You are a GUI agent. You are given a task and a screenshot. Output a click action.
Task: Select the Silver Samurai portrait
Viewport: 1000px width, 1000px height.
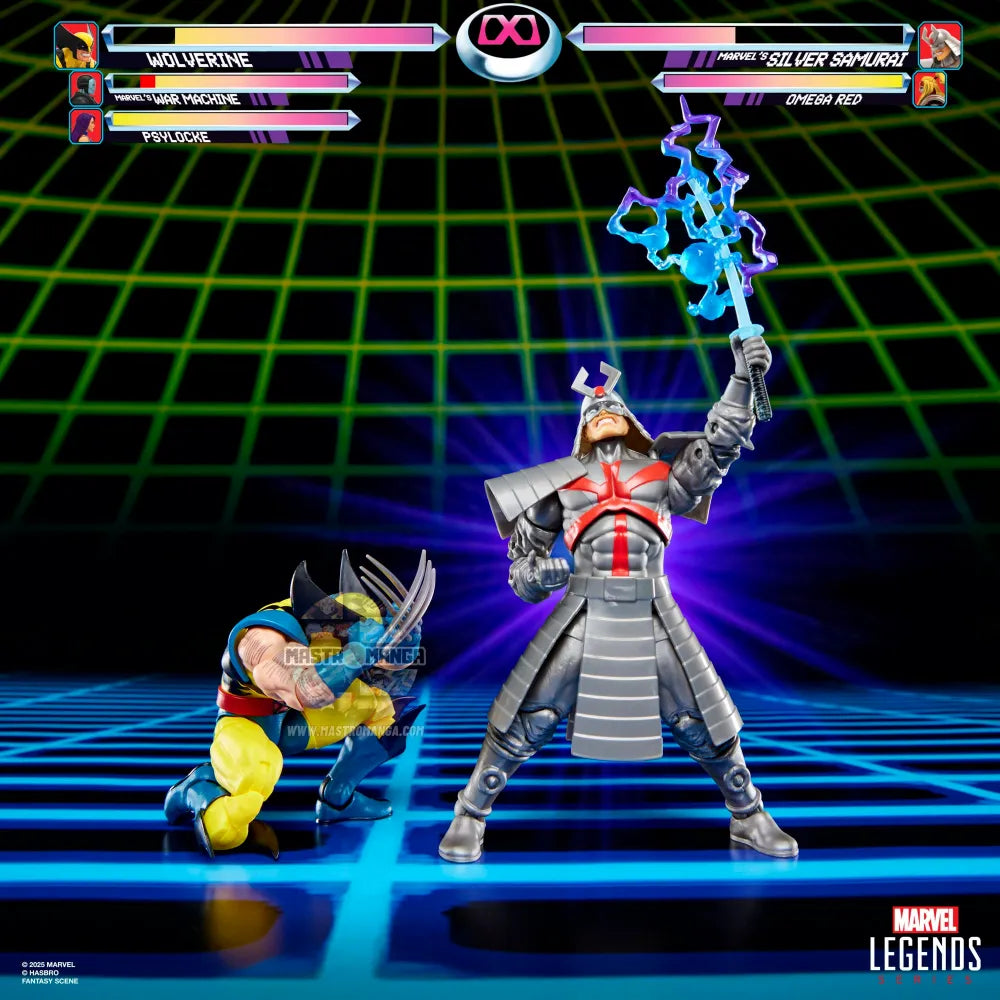940,45
